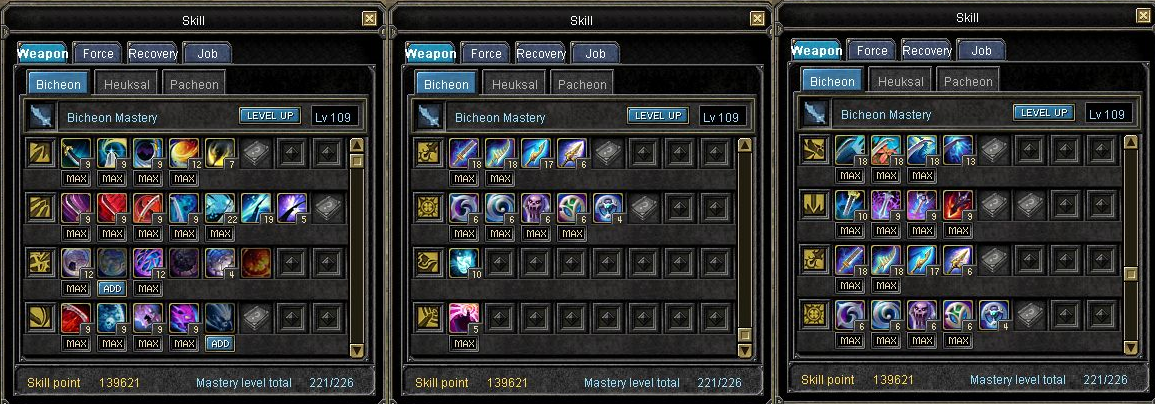Screen dimensions: 1155x404
Task: Pick the fiery red orb skill icon
Action: coord(255,262)
